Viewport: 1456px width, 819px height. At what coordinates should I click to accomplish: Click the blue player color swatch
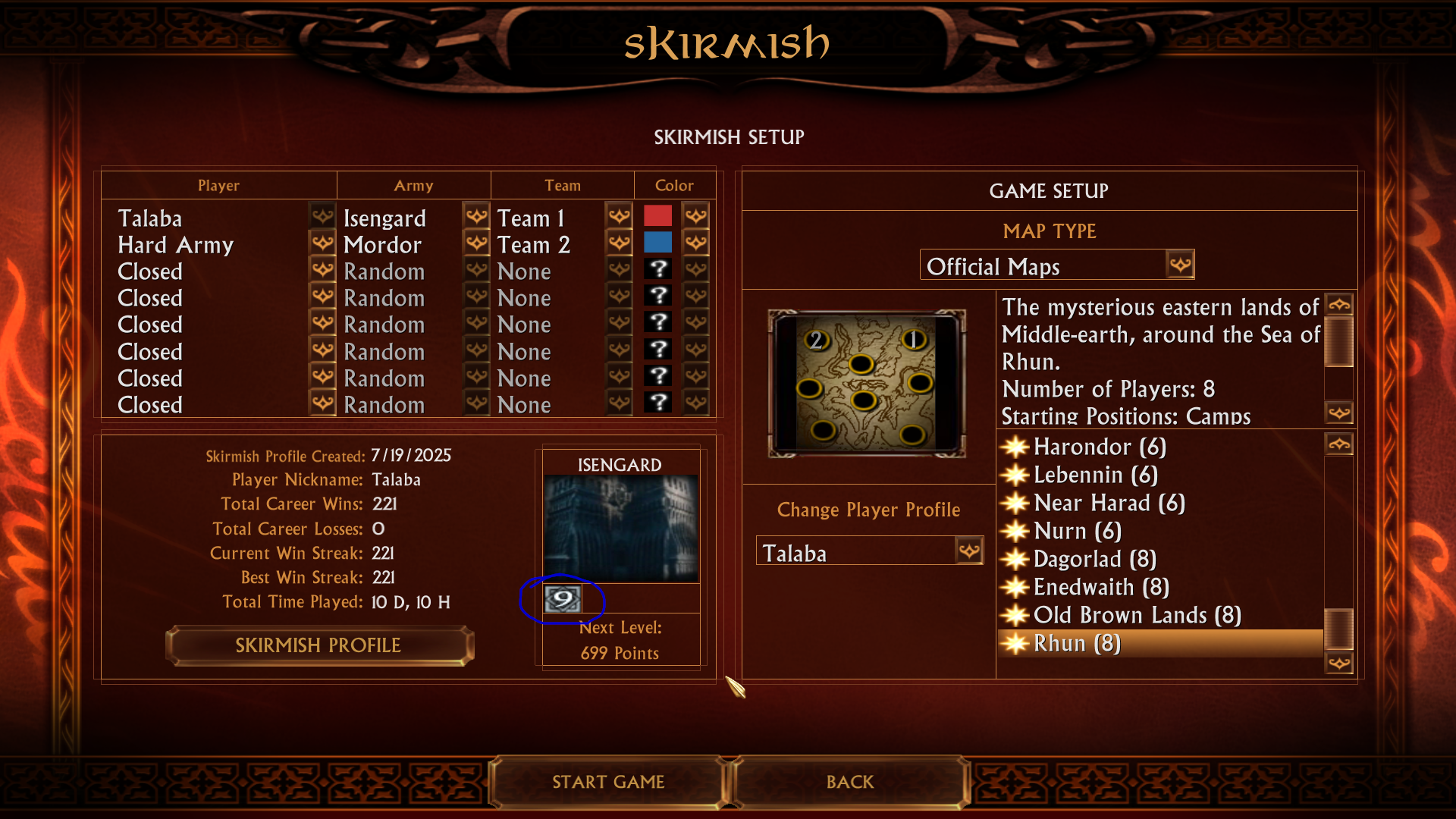(657, 243)
